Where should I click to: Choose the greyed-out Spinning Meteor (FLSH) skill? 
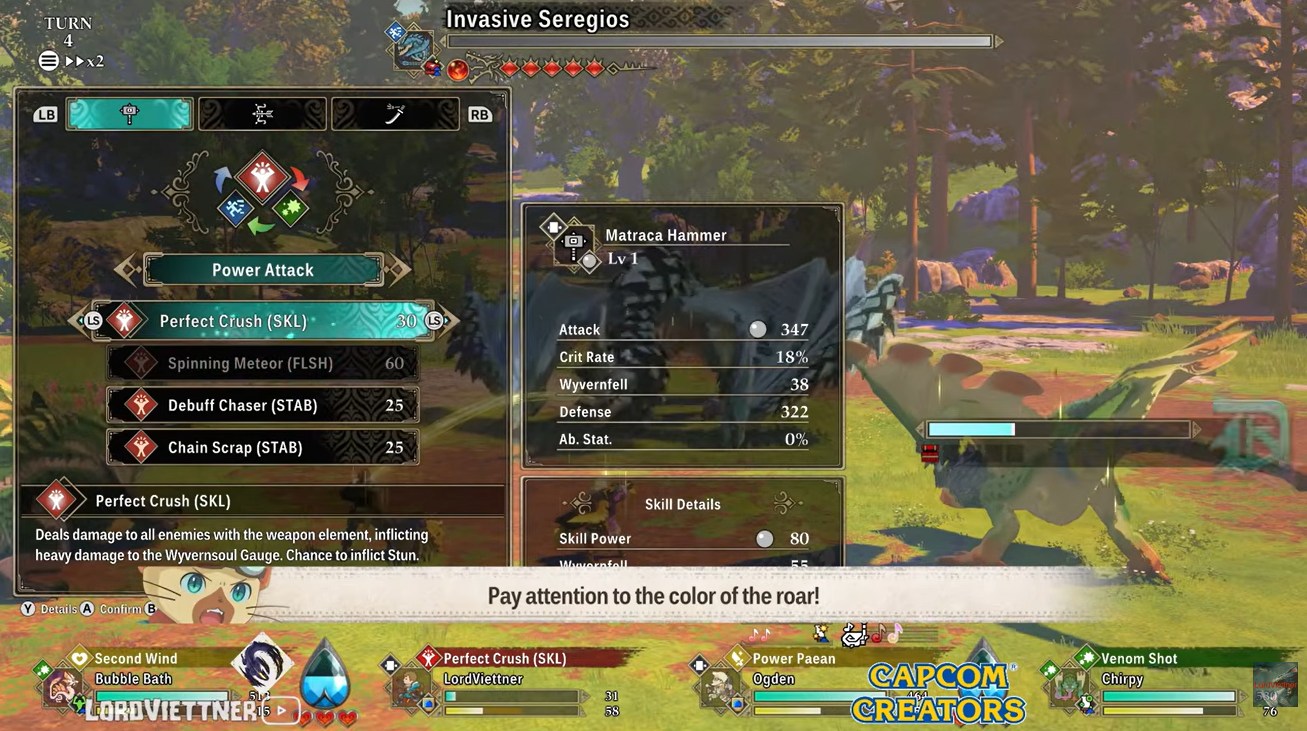click(263, 363)
